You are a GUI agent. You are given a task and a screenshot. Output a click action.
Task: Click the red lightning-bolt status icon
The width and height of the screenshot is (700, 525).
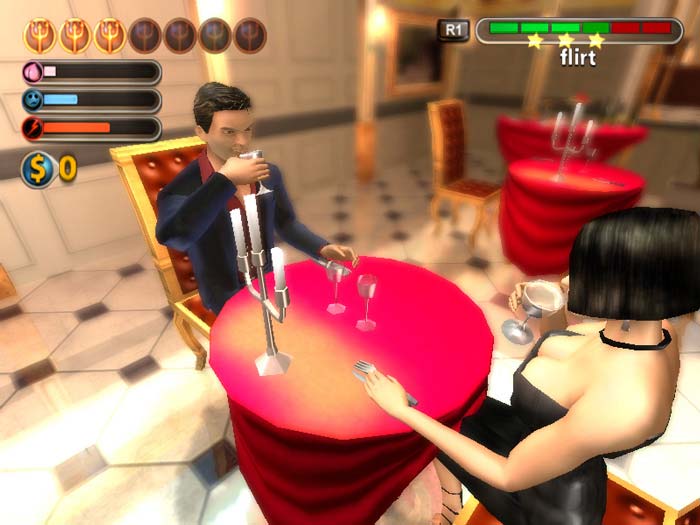point(33,128)
